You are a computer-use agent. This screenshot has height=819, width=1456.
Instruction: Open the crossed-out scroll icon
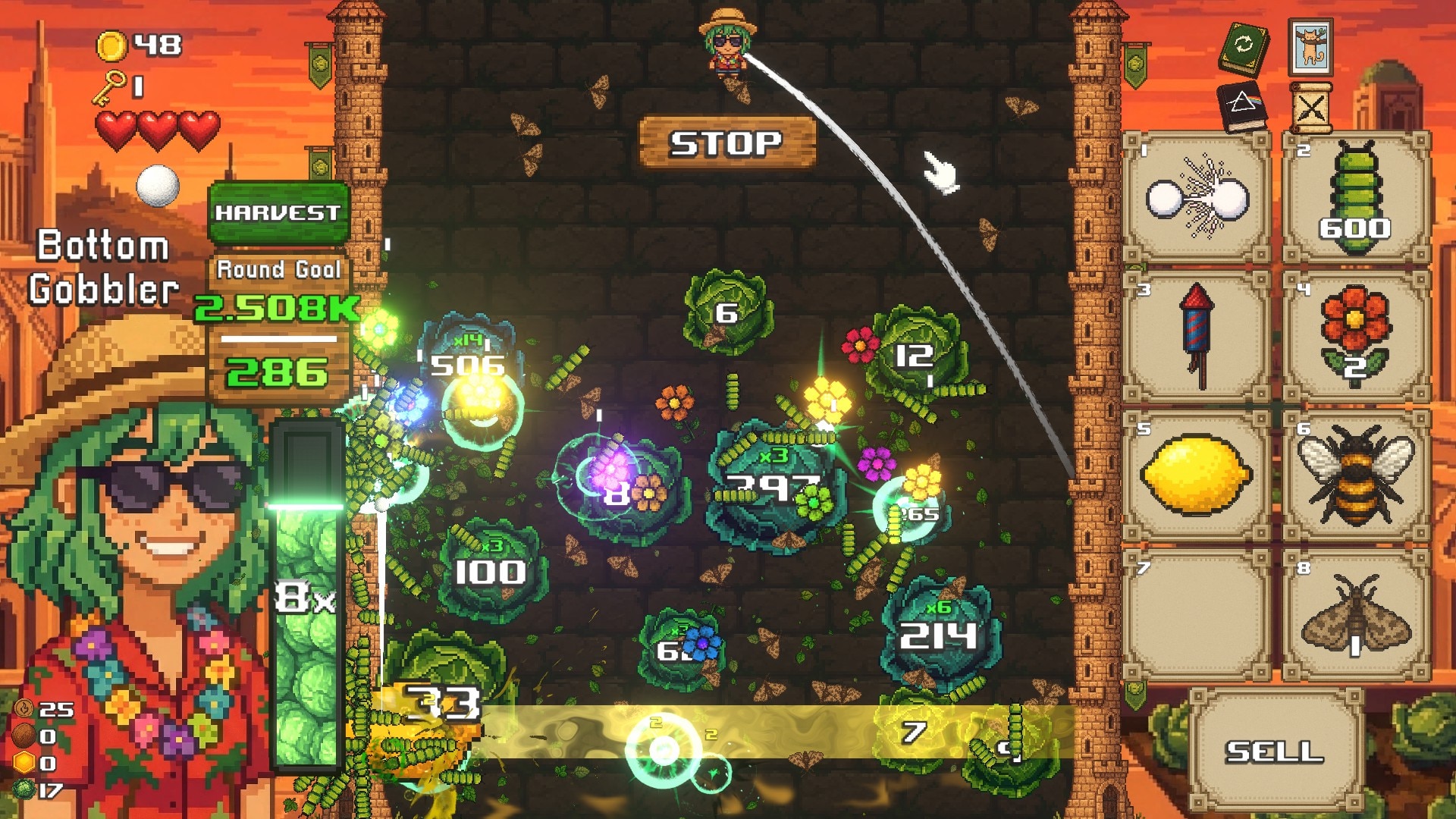(1310, 108)
